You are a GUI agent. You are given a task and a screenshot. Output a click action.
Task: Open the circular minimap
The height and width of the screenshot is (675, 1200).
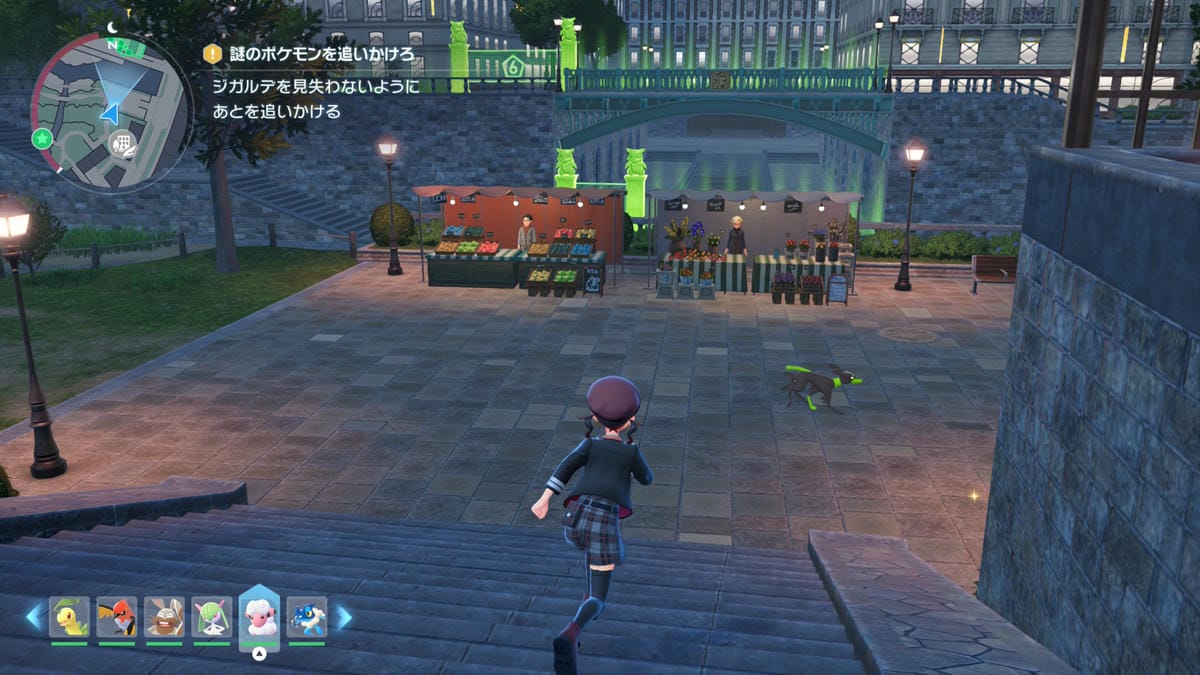click(x=110, y=111)
